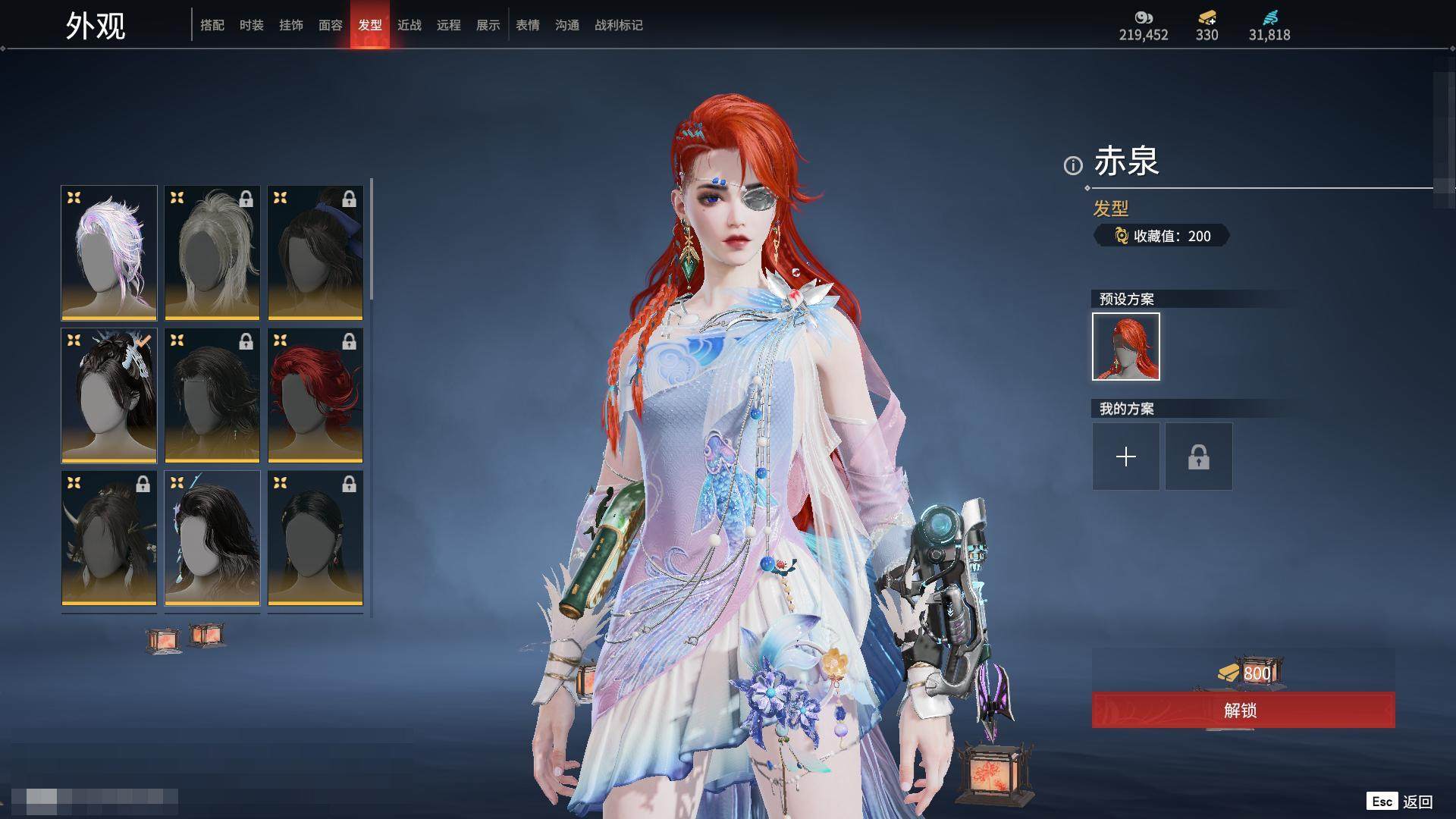The width and height of the screenshot is (1456, 819).
Task: Choose the white-pink hairstyle thumbnail
Action: [x=109, y=253]
